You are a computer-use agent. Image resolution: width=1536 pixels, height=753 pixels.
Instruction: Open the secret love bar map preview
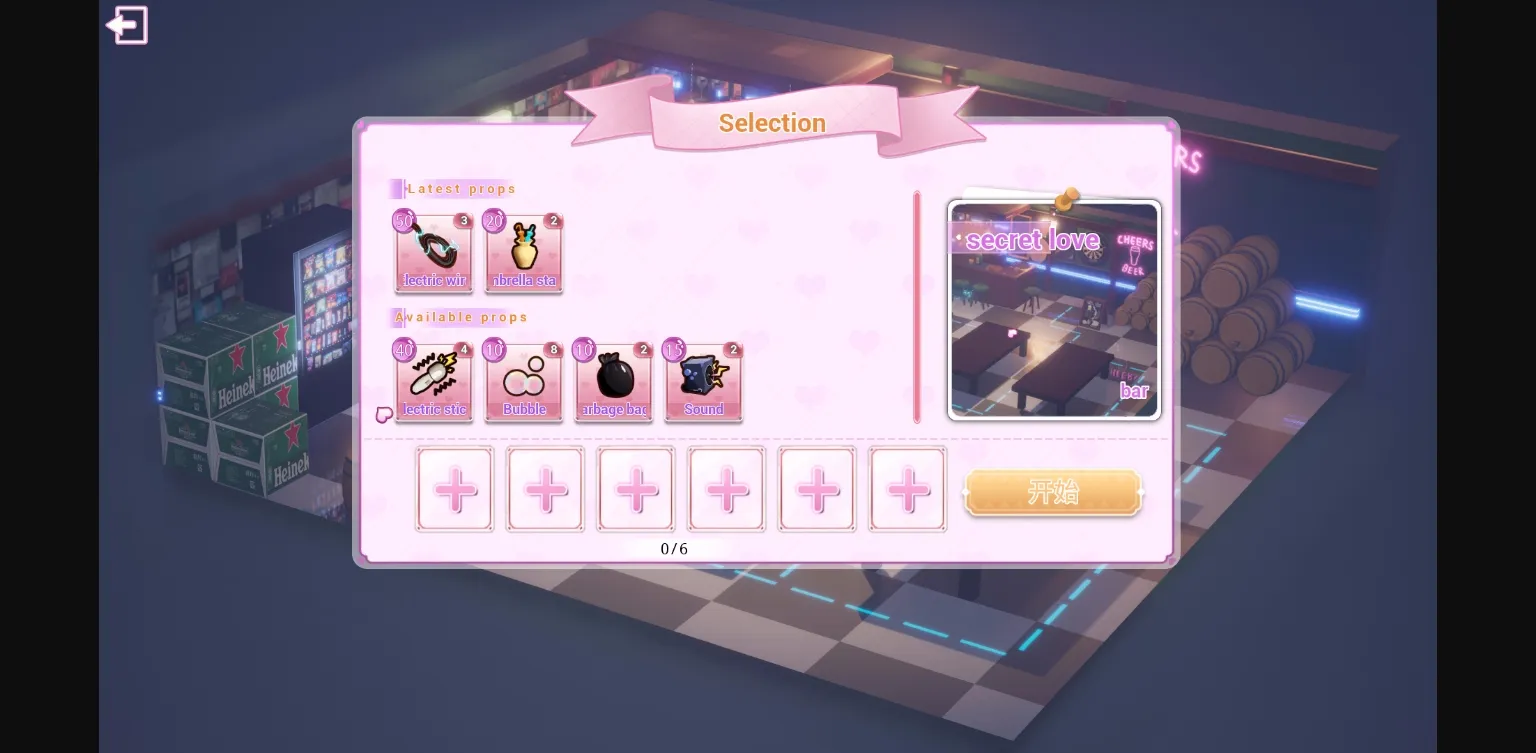[1054, 308]
